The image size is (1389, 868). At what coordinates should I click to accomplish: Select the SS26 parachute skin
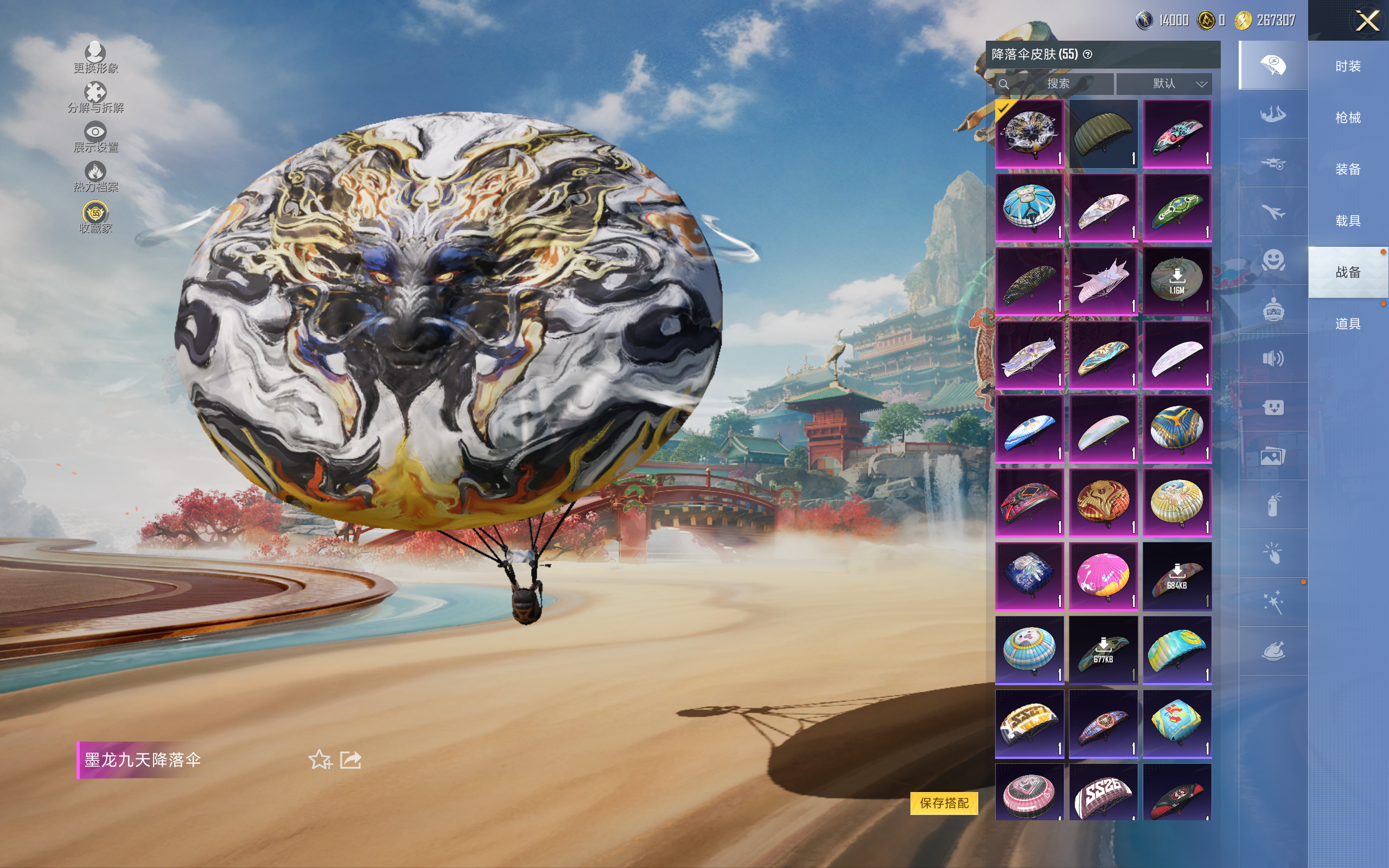(x=1103, y=793)
